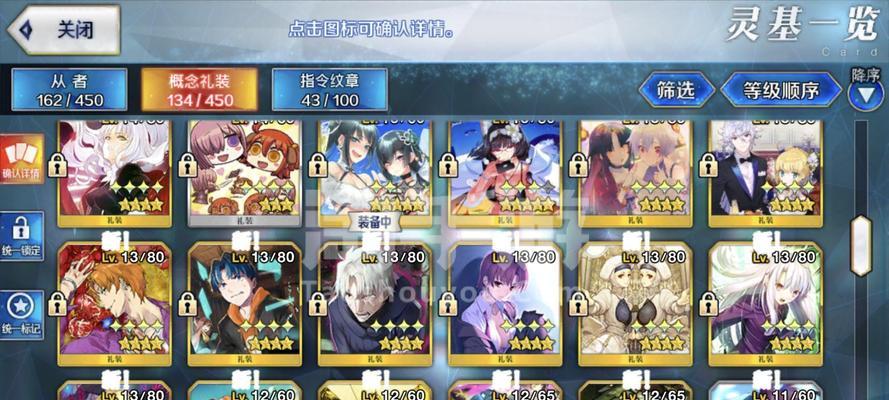Select the equipped white-haired man card

(x=374, y=298)
